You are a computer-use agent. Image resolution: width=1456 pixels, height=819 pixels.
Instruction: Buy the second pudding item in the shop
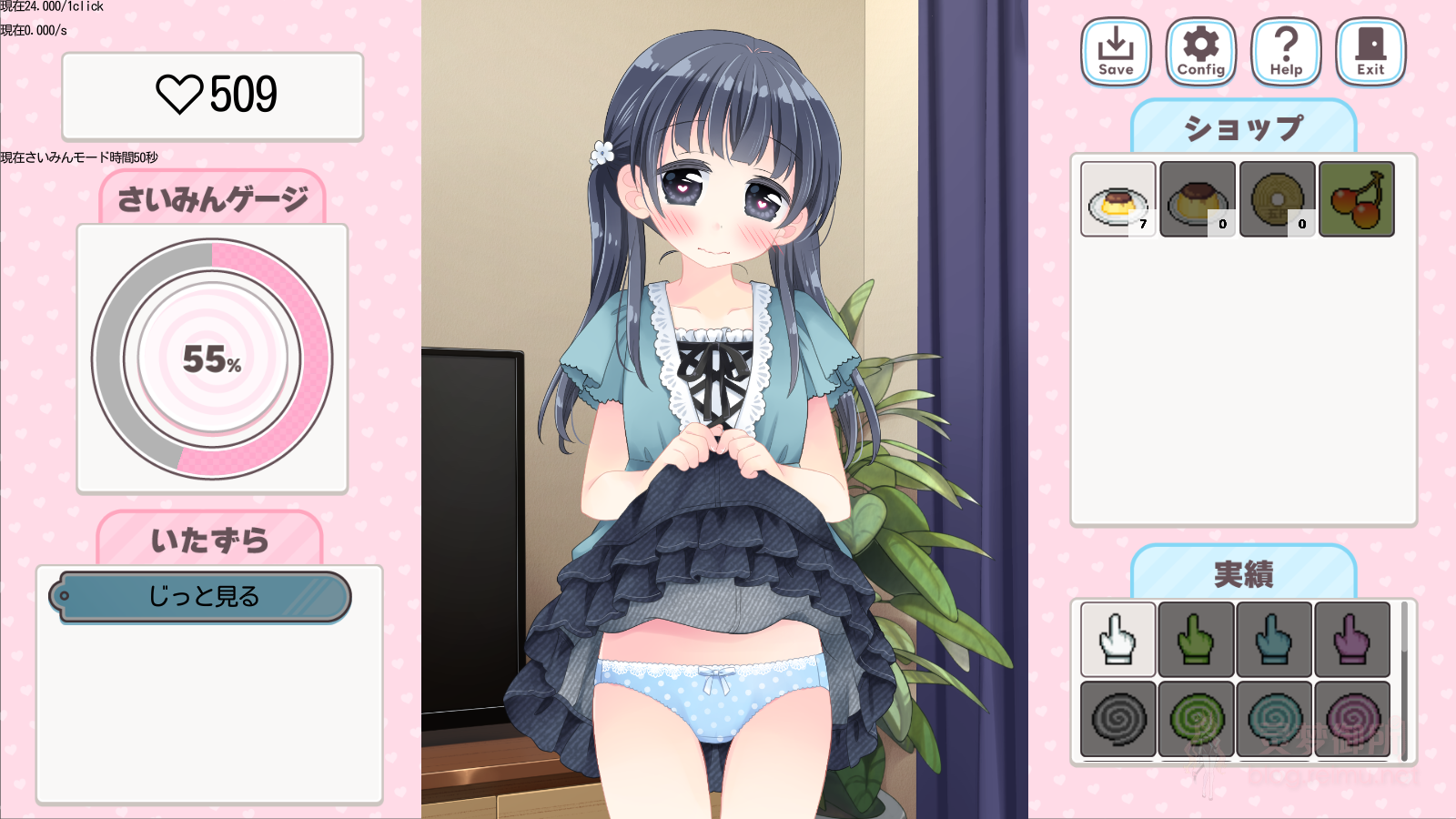tap(1197, 198)
